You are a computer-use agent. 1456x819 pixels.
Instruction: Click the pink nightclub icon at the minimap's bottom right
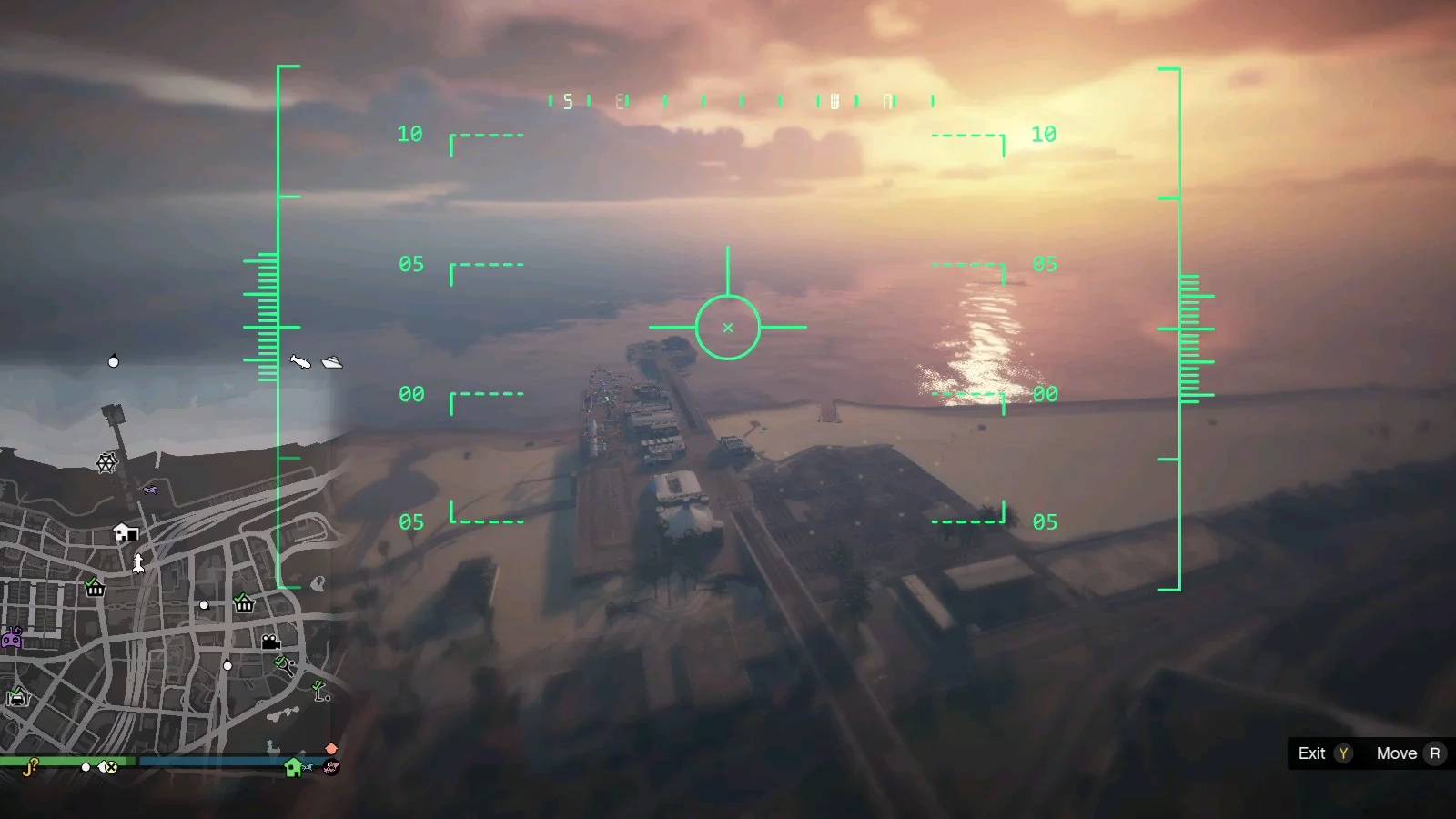pos(331,768)
